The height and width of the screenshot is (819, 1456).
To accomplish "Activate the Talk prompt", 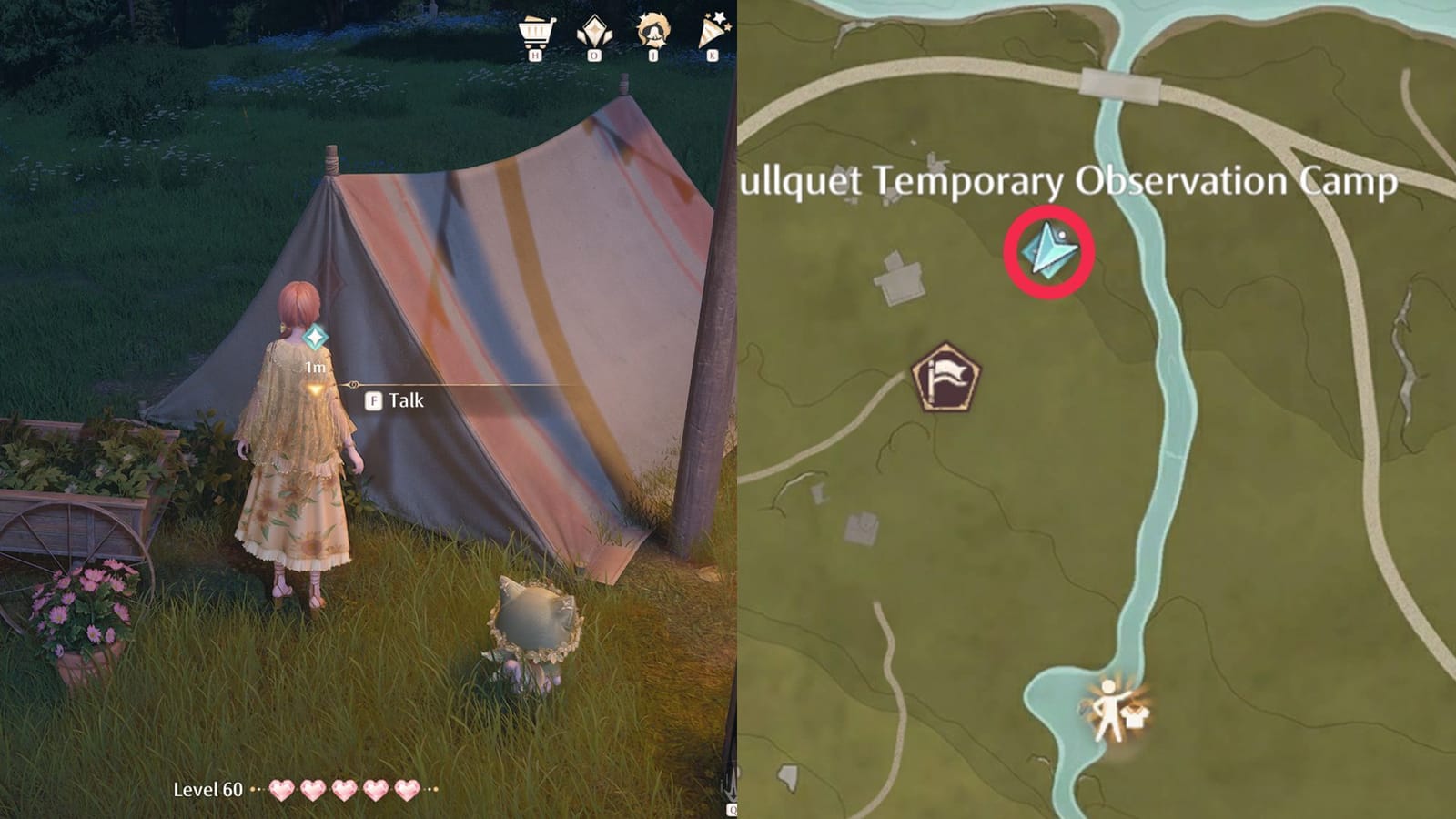I will [409, 399].
